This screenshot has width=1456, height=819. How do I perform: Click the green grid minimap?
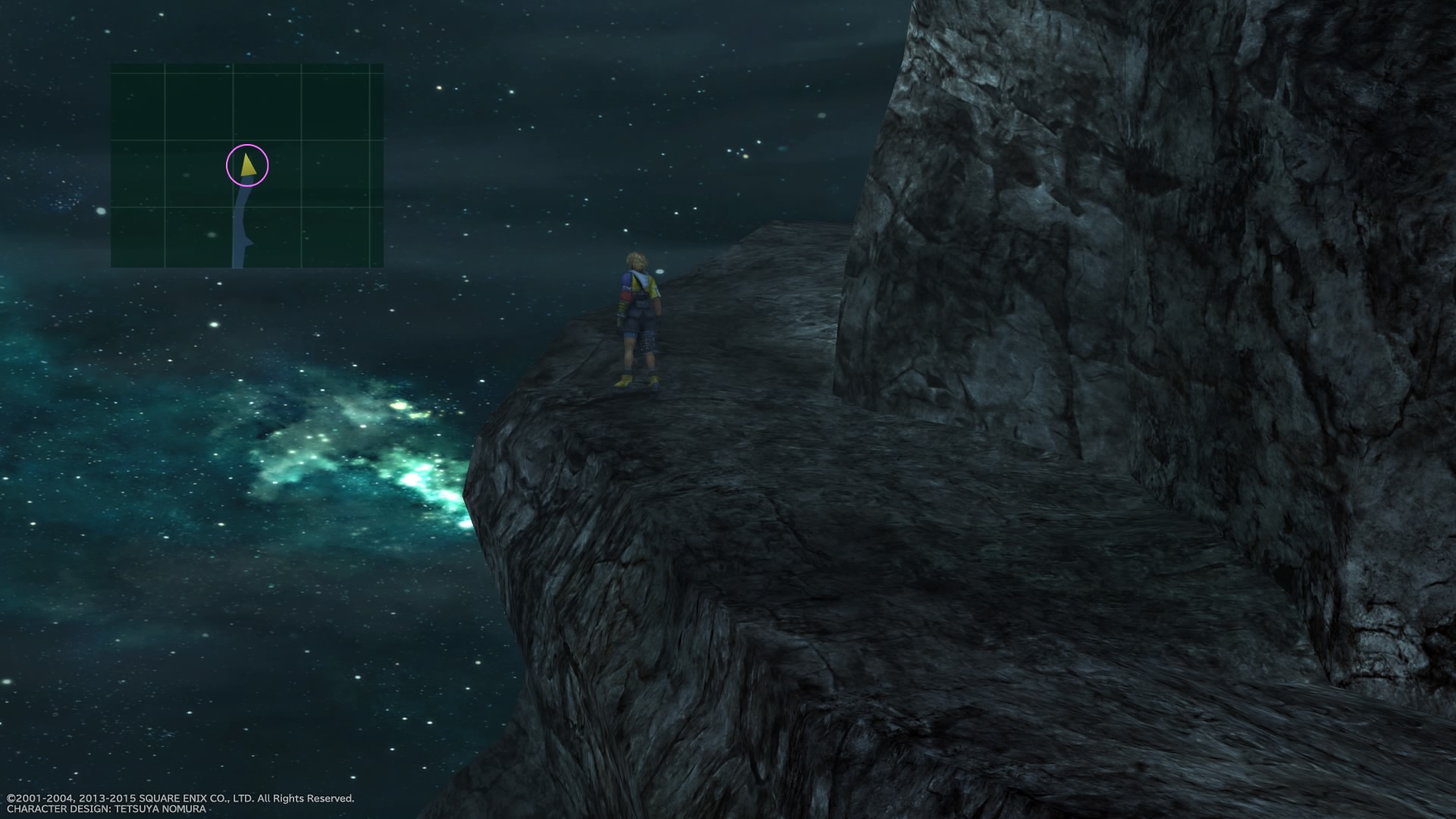247,165
